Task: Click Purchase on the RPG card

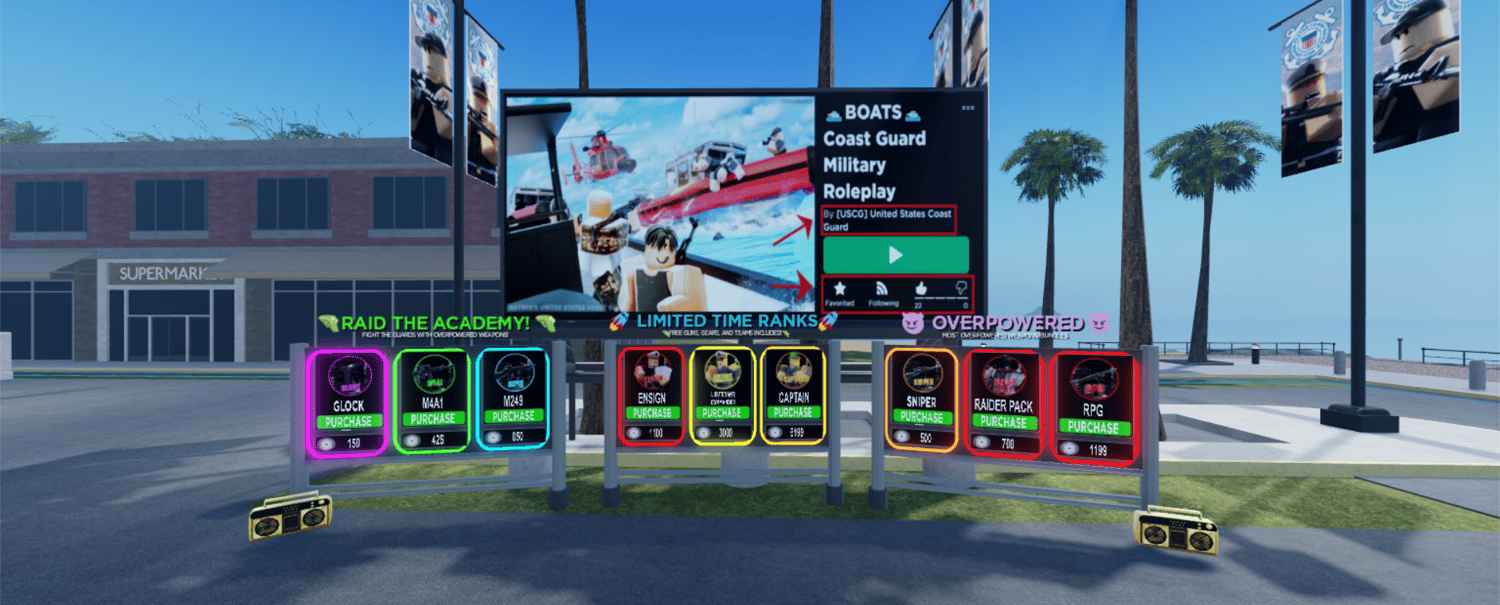Action: tap(1094, 427)
